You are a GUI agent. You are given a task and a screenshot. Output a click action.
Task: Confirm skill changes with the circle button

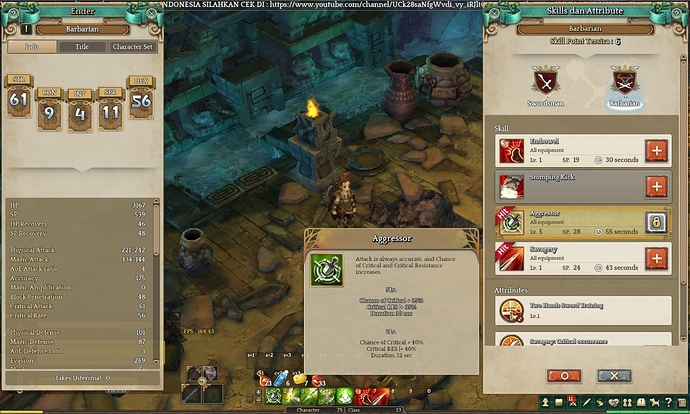pyautogui.click(x=565, y=375)
